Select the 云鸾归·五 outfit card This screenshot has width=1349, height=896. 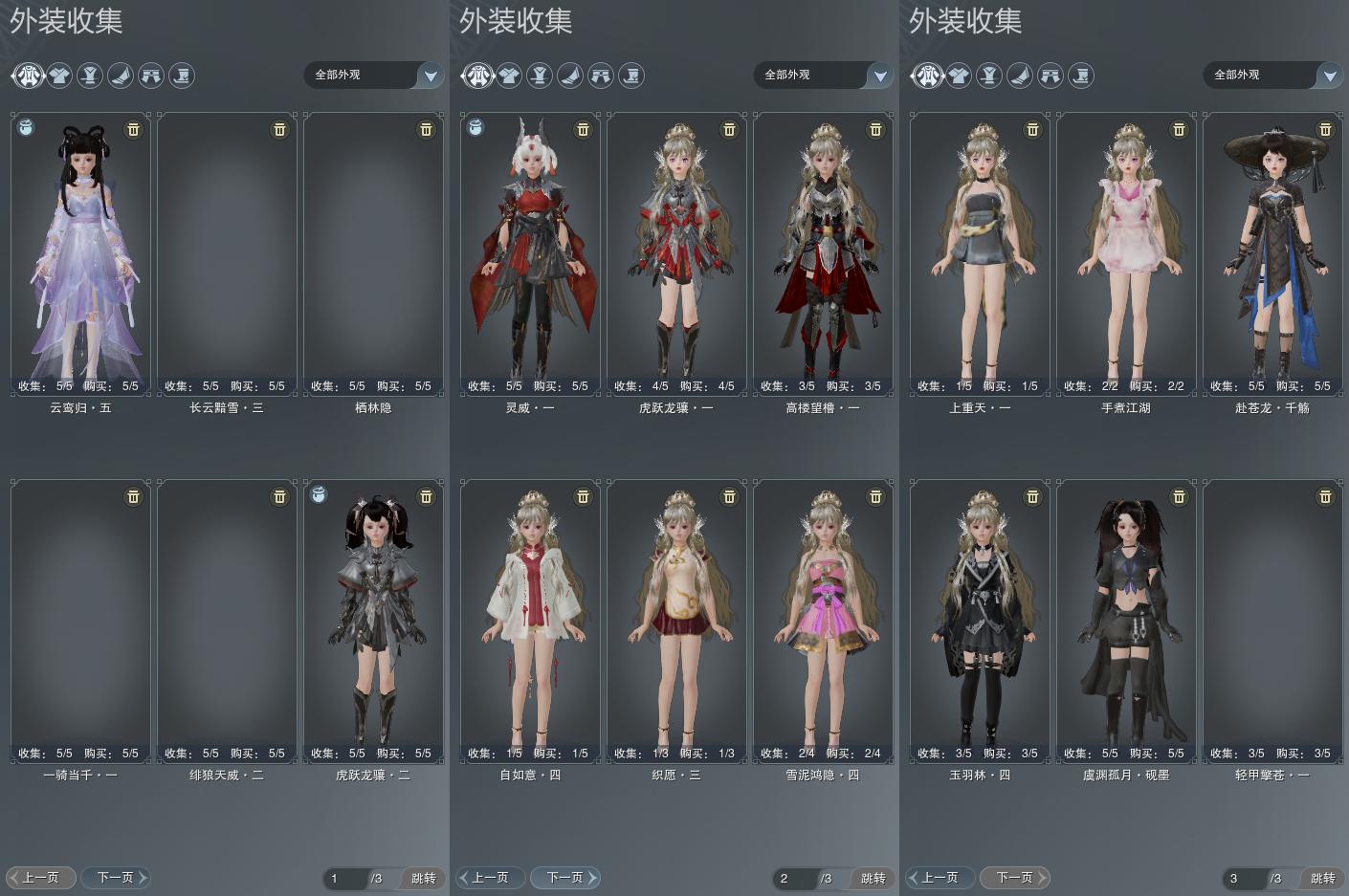80,253
